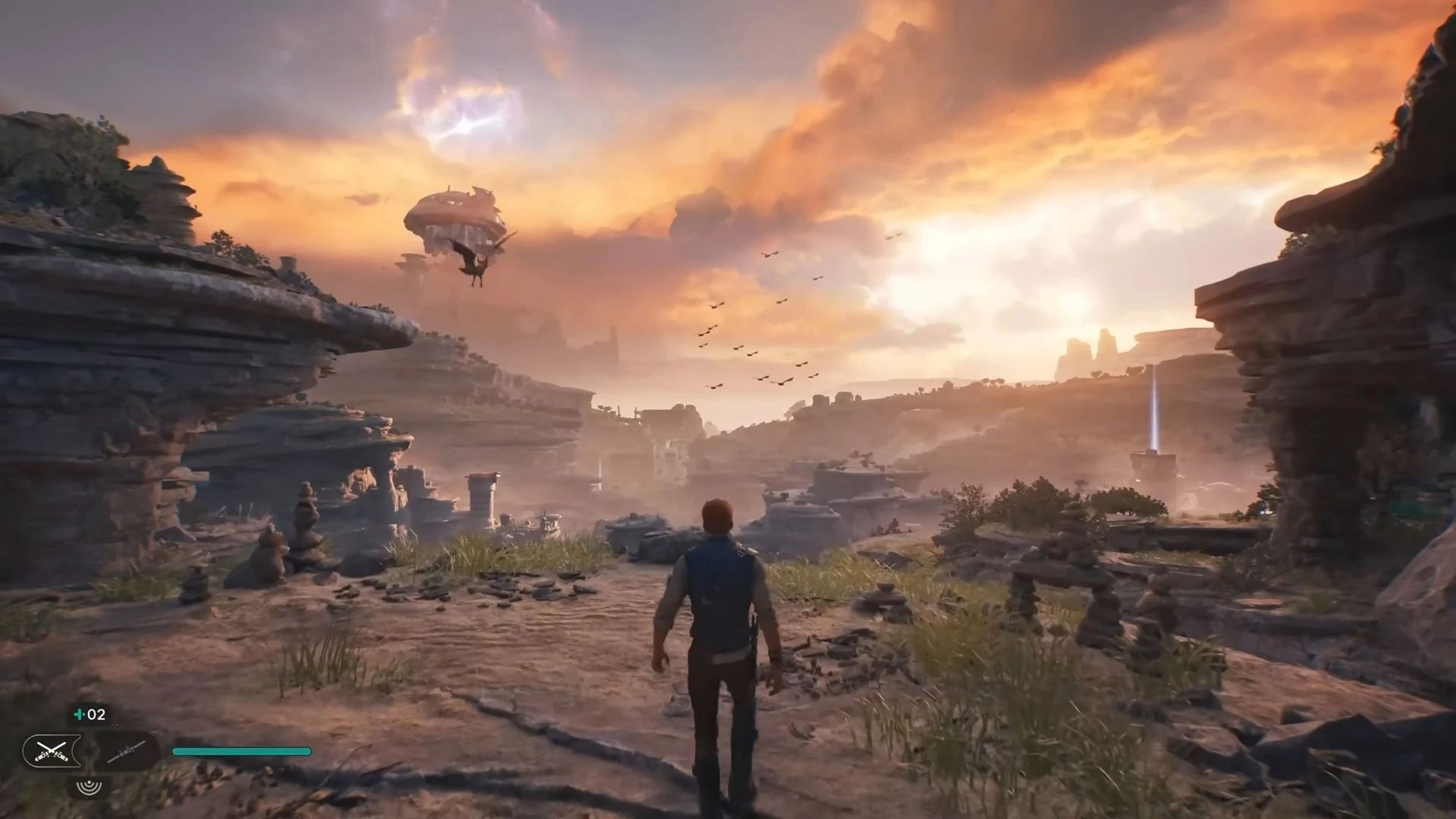Activate the scan signal icon
This screenshot has width=1456, height=819.
tap(89, 786)
